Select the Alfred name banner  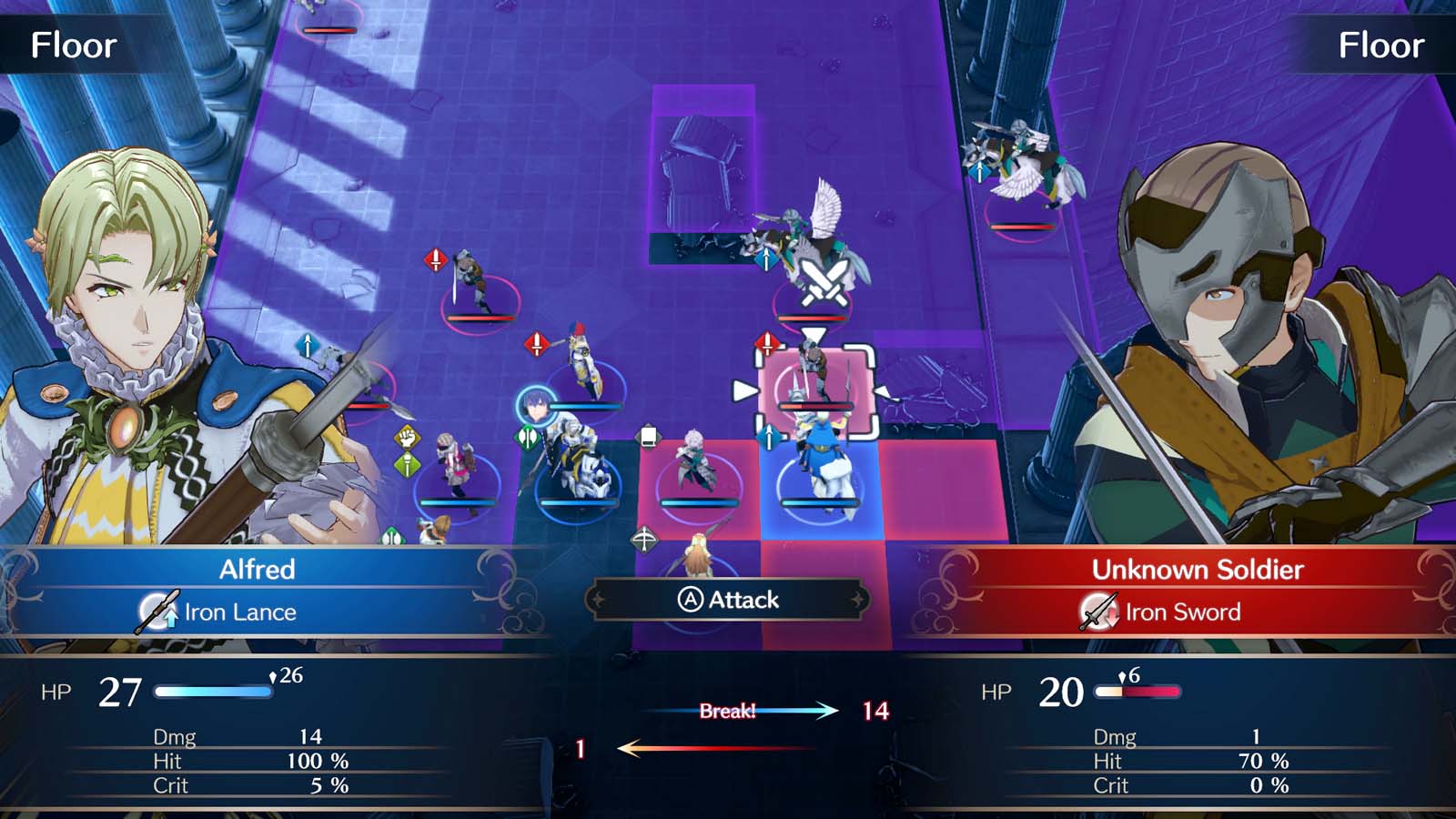point(255,571)
